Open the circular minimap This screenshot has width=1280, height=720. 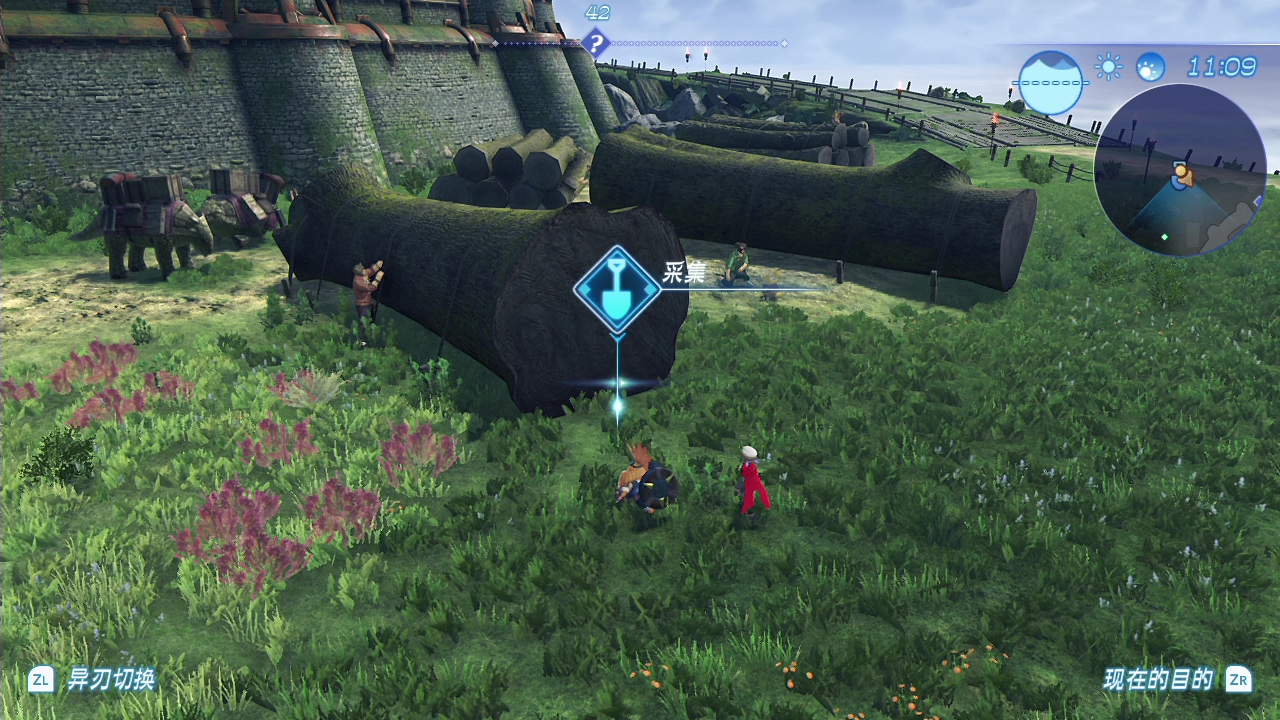click(x=1180, y=170)
